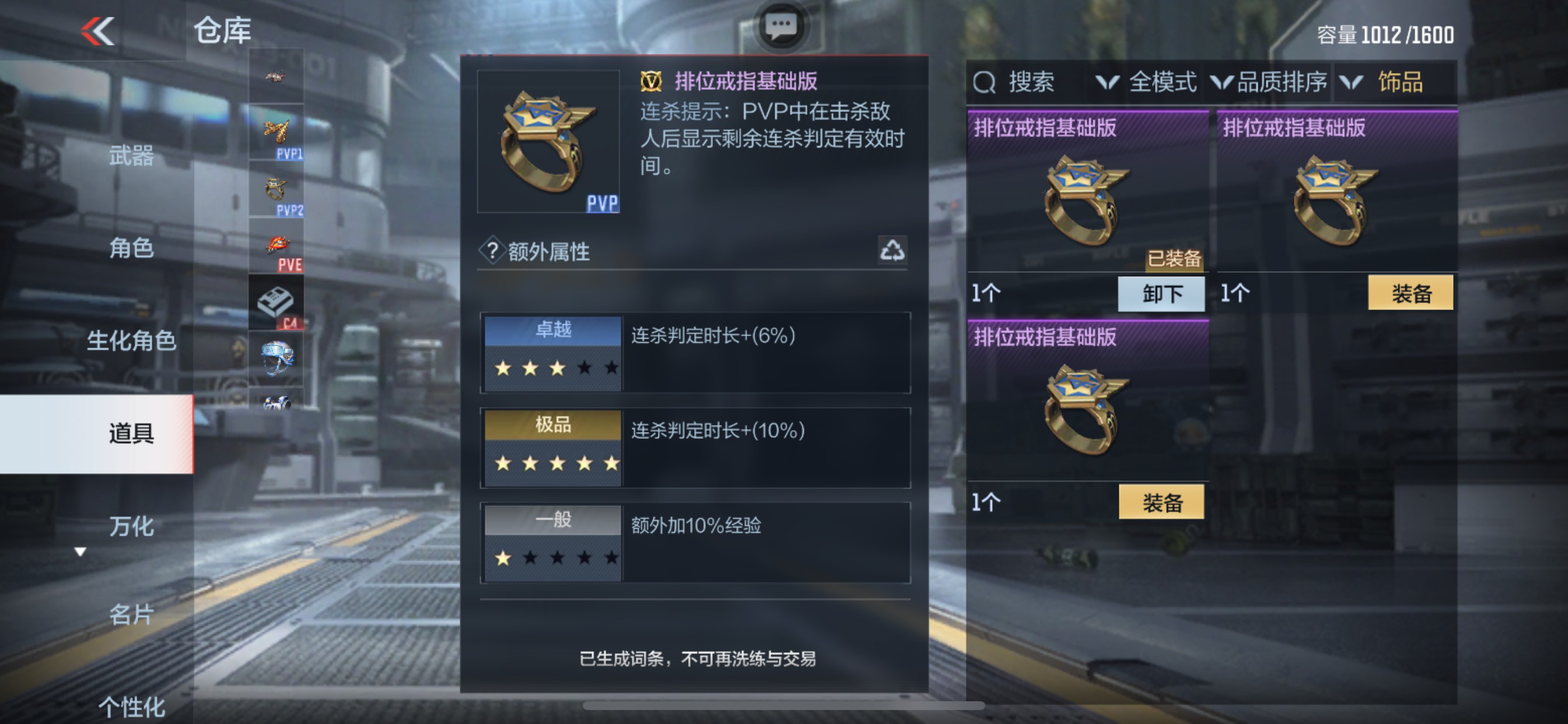Click the 卸下 button to unequip the ring
Viewport: 1568px width, 724px height.
(1161, 294)
